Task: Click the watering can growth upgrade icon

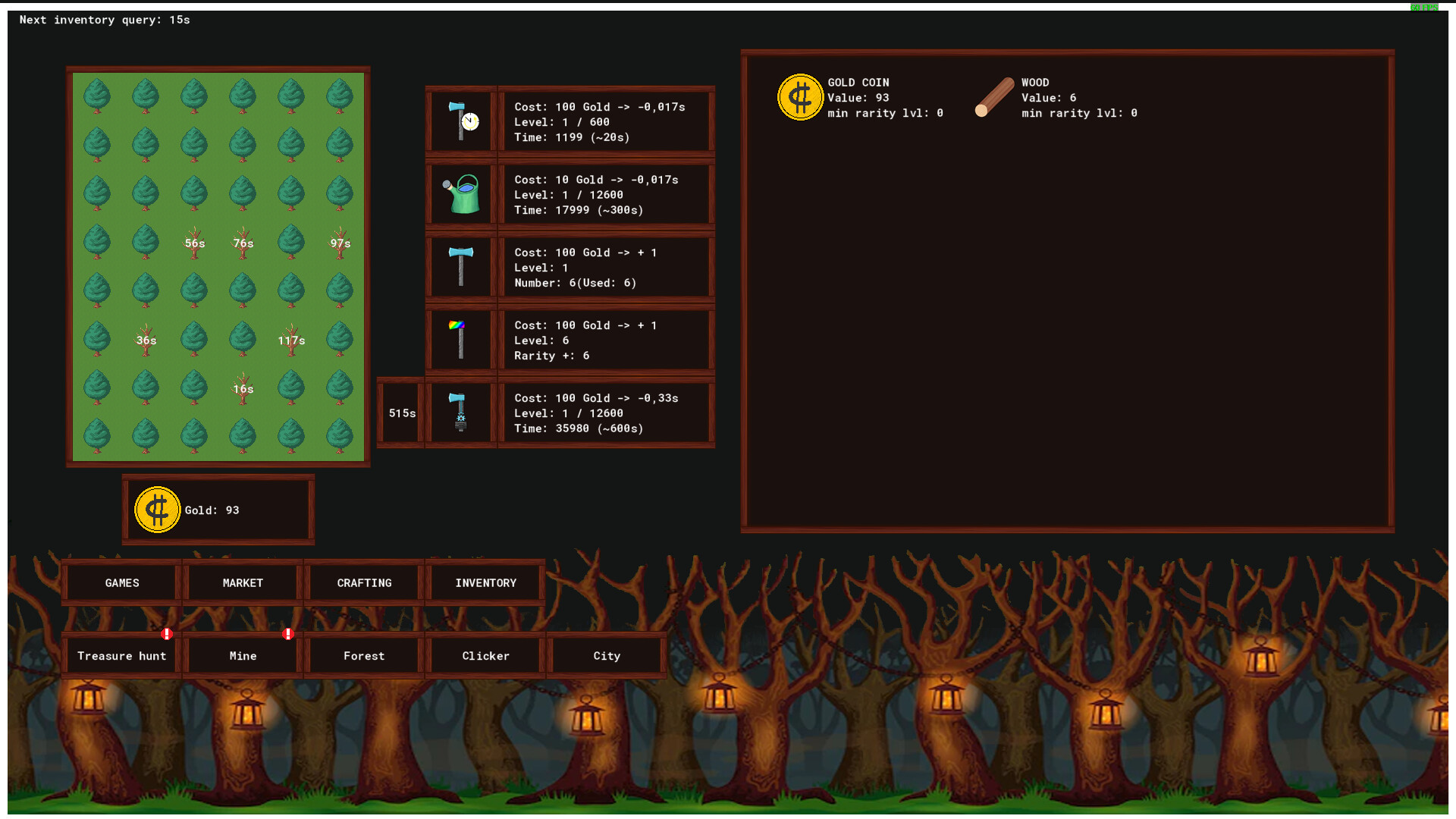Action: 461,193
